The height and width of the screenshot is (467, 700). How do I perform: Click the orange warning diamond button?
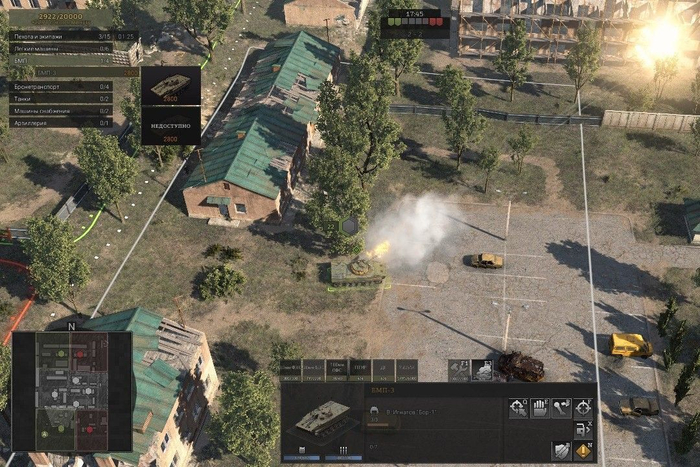(x=584, y=451)
